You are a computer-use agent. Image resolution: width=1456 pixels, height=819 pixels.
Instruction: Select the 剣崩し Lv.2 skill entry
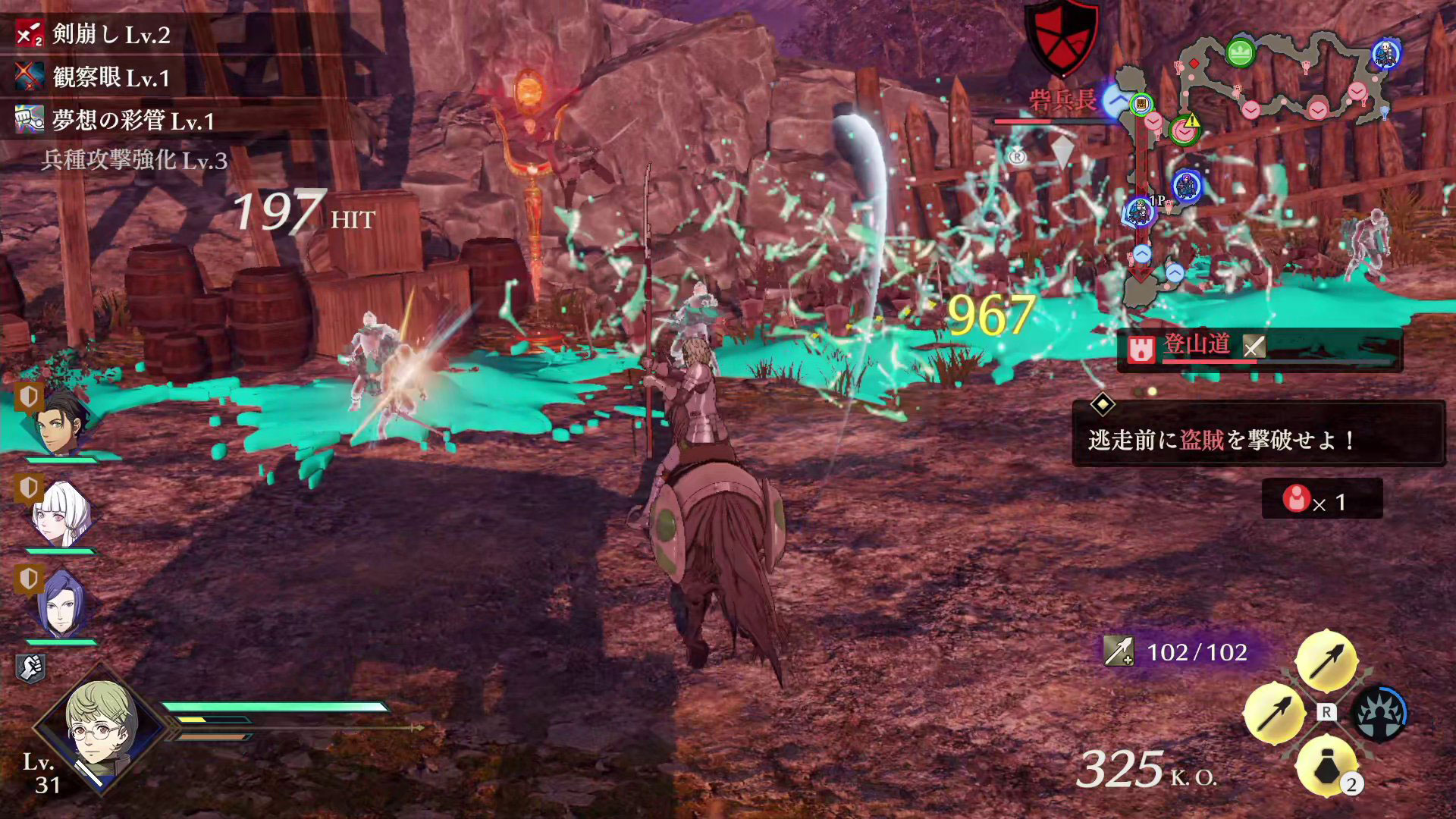coord(95,34)
